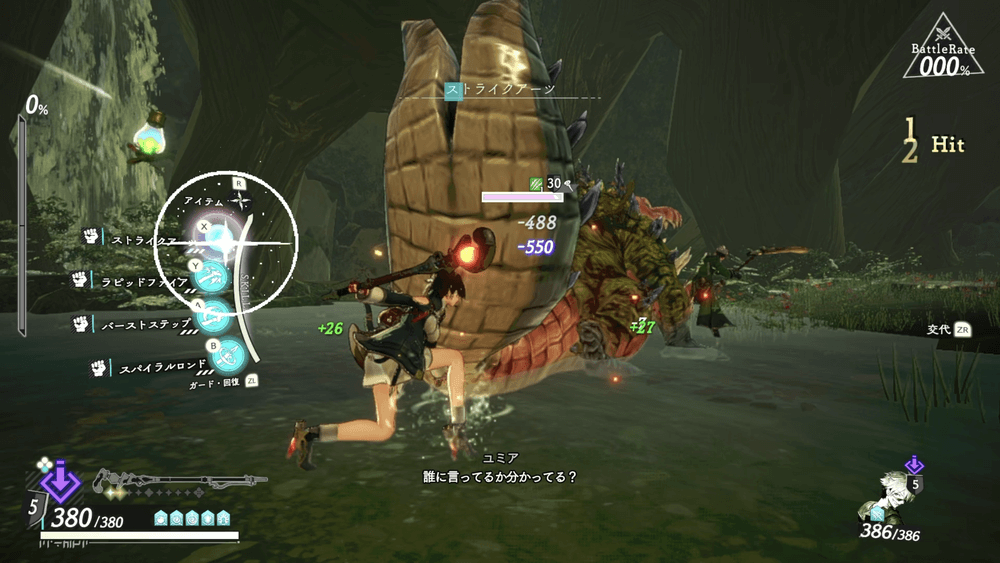
Task: Open the アイテム shuriken icon
Action: (x=238, y=201)
